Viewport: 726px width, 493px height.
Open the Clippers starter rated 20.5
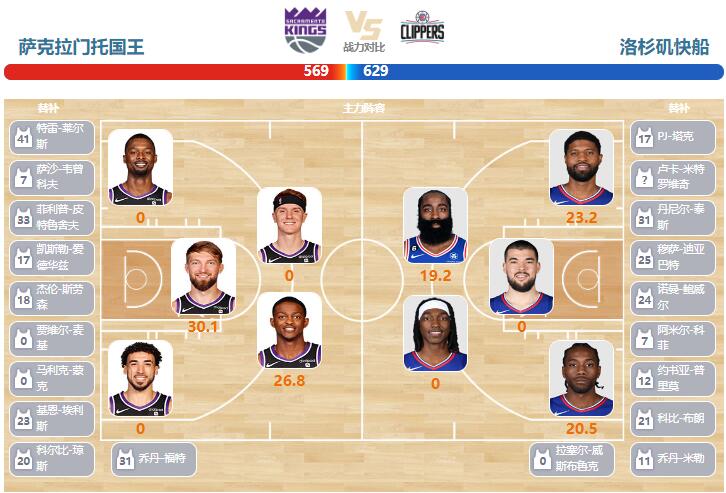click(x=580, y=378)
